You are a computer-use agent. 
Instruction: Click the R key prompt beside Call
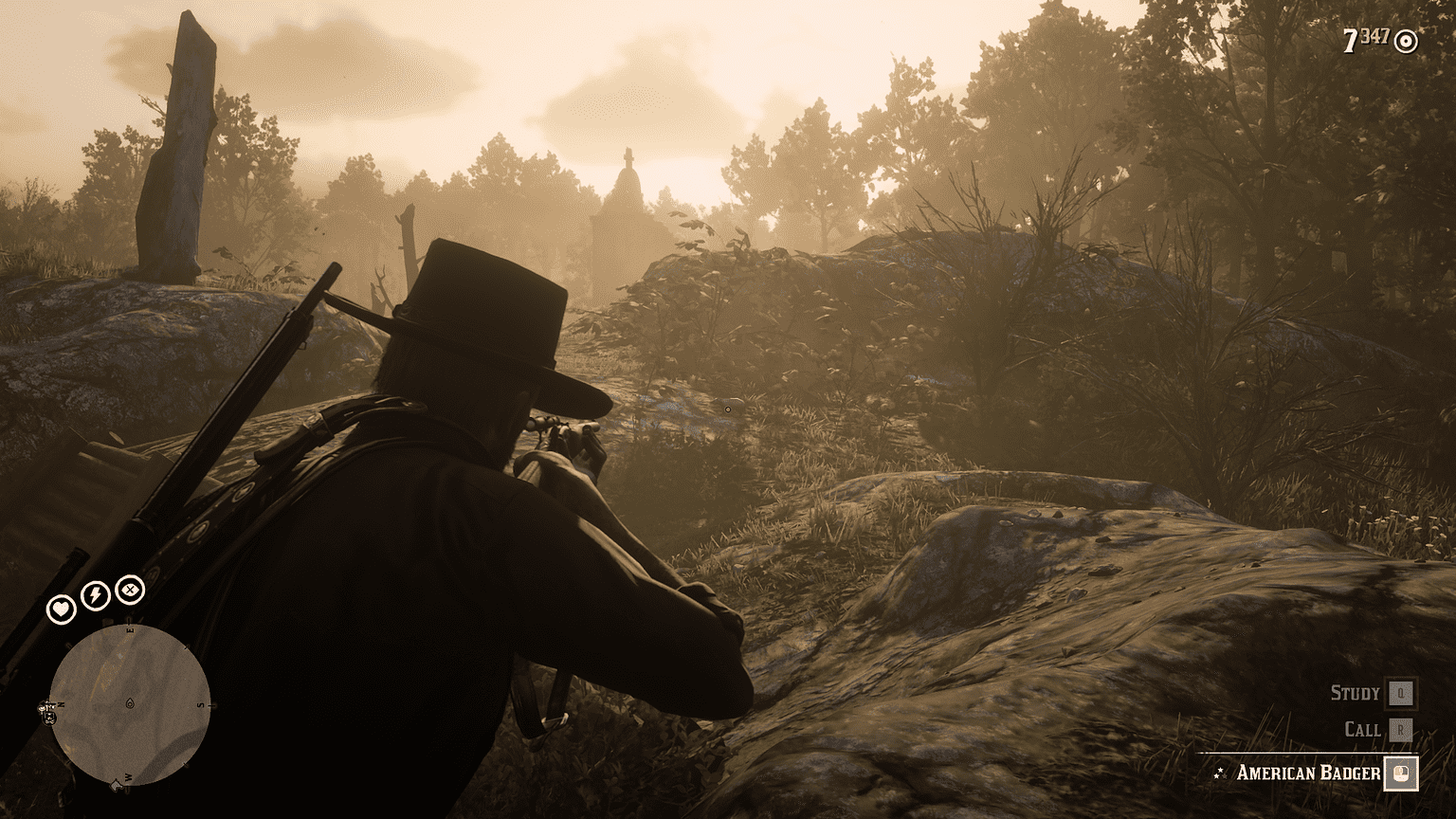pos(1401,729)
